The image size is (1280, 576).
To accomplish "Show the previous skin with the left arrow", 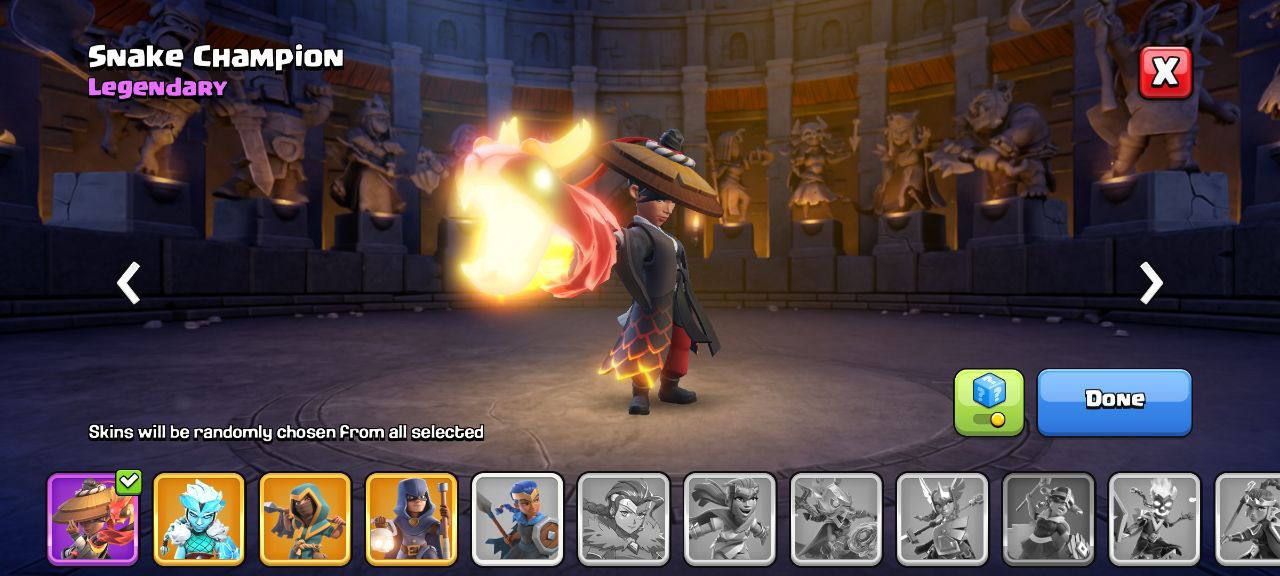I will point(128,283).
